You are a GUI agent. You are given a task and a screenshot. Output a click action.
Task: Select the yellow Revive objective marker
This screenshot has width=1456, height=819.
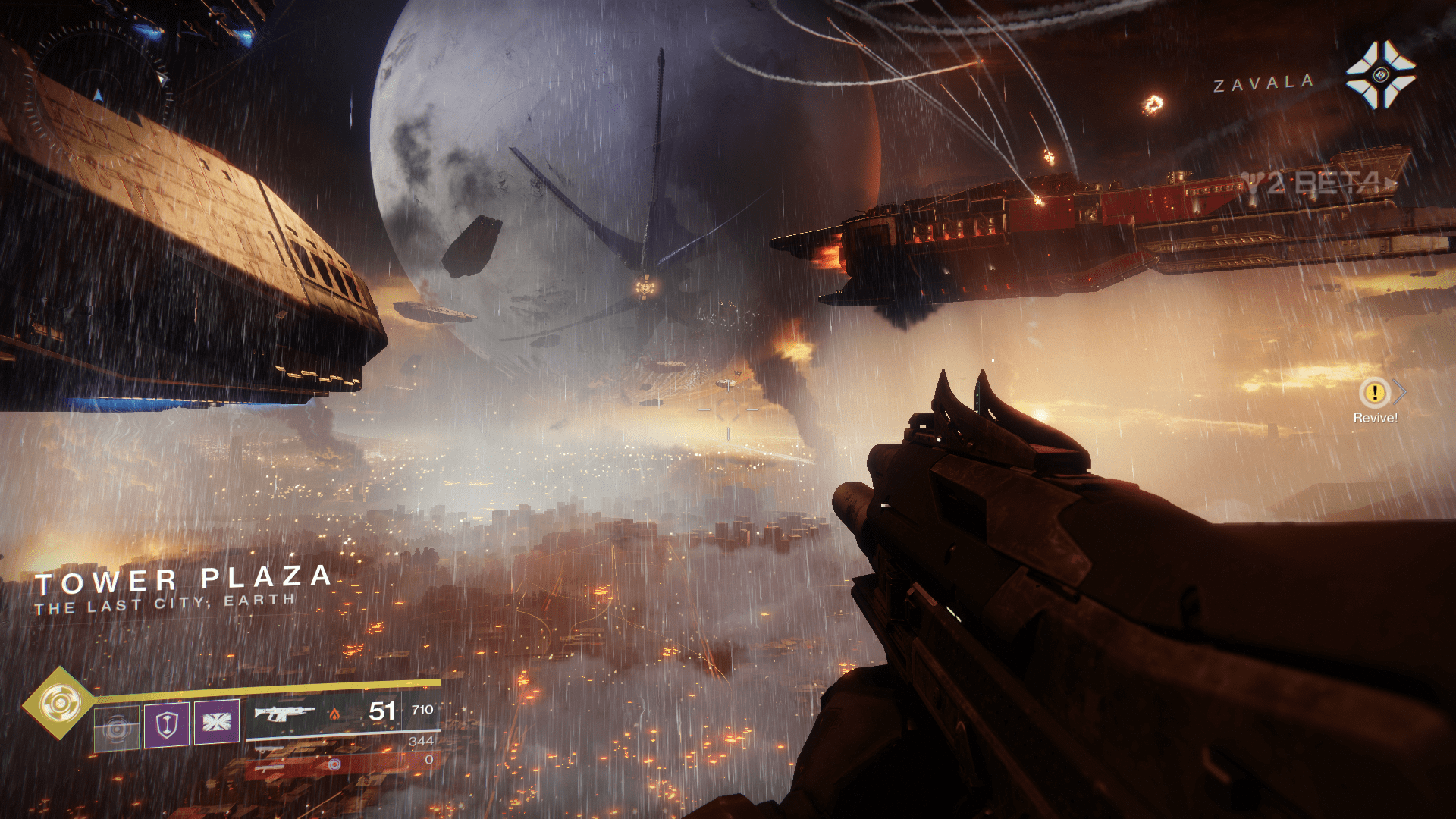[x=1374, y=393]
